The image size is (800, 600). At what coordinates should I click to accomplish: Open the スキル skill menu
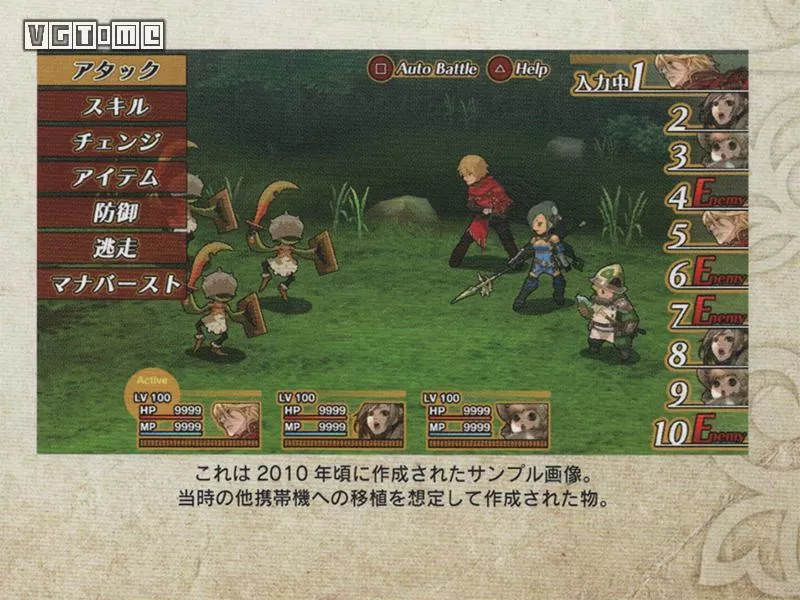pyautogui.click(x=112, y=106)
